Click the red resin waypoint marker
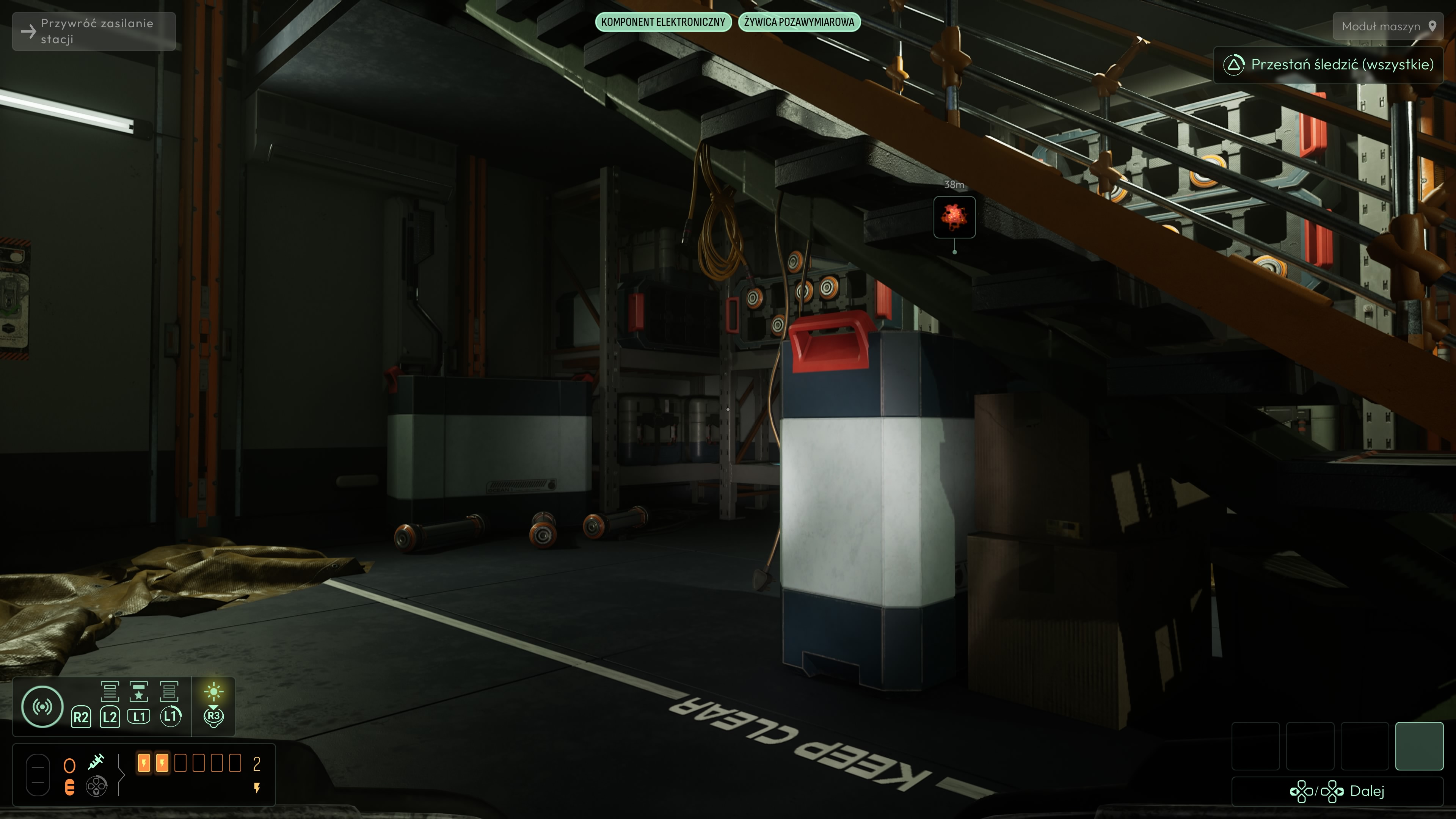 [954, 217]
